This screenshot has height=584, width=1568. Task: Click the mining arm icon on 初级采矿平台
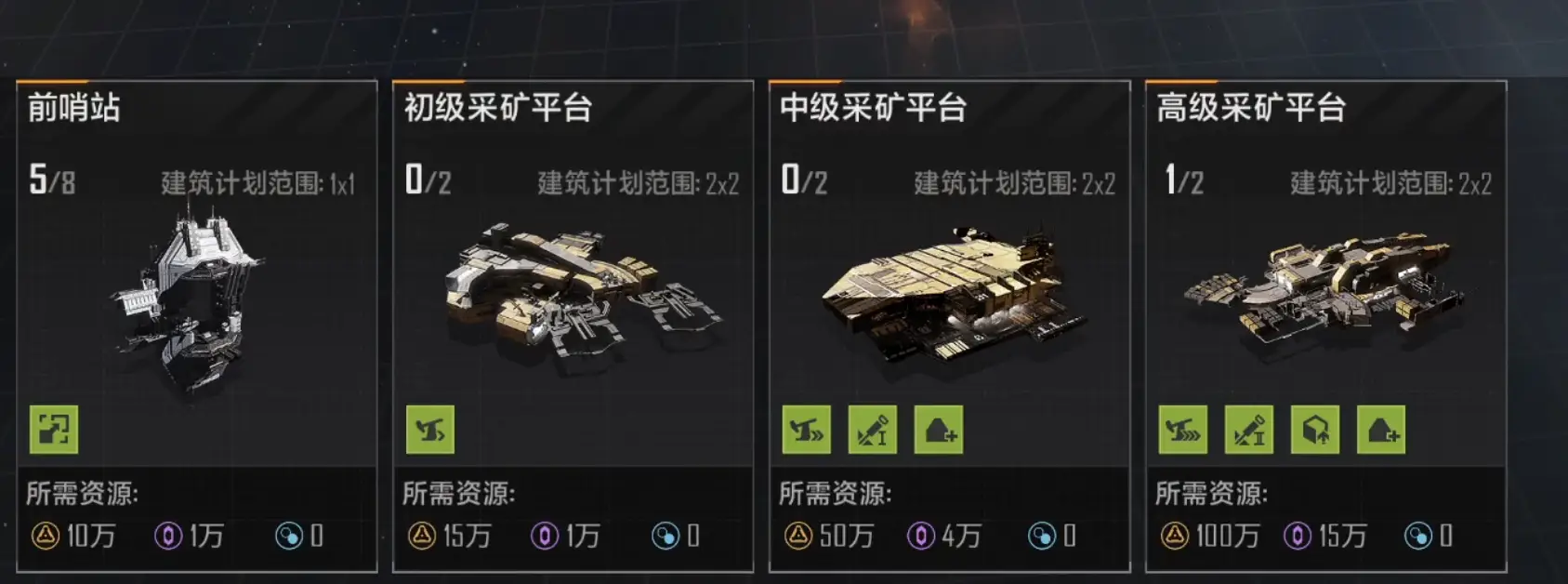[x=430, y=430]
